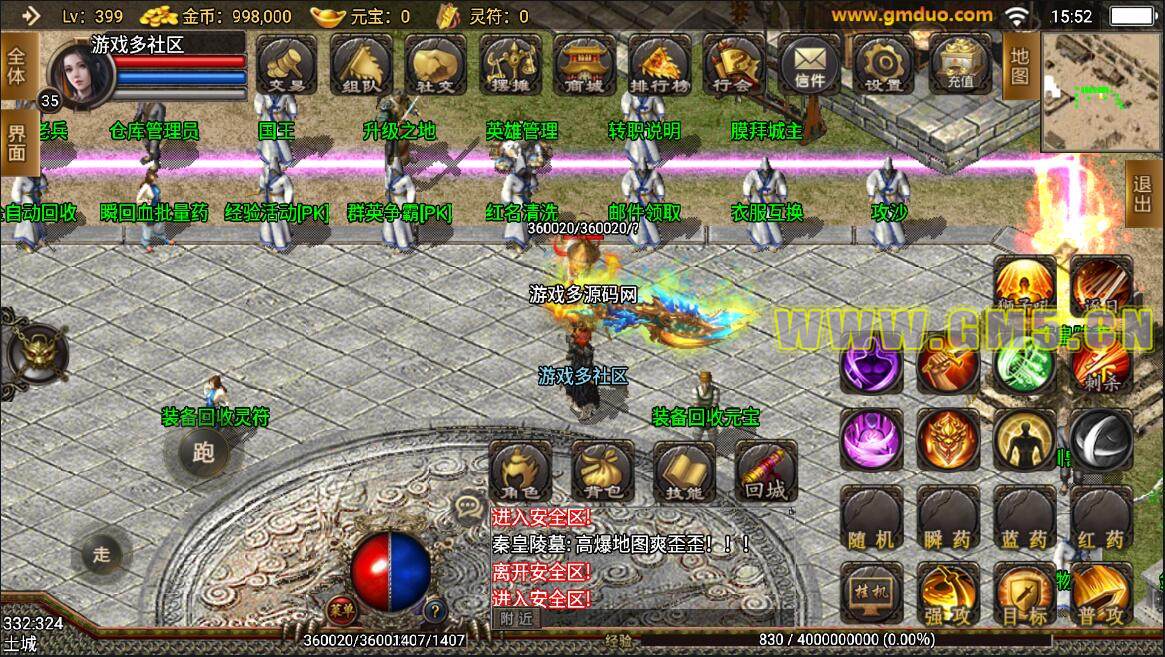Toggle the 挂机 auto-battle button

click(x=871, y=593)
